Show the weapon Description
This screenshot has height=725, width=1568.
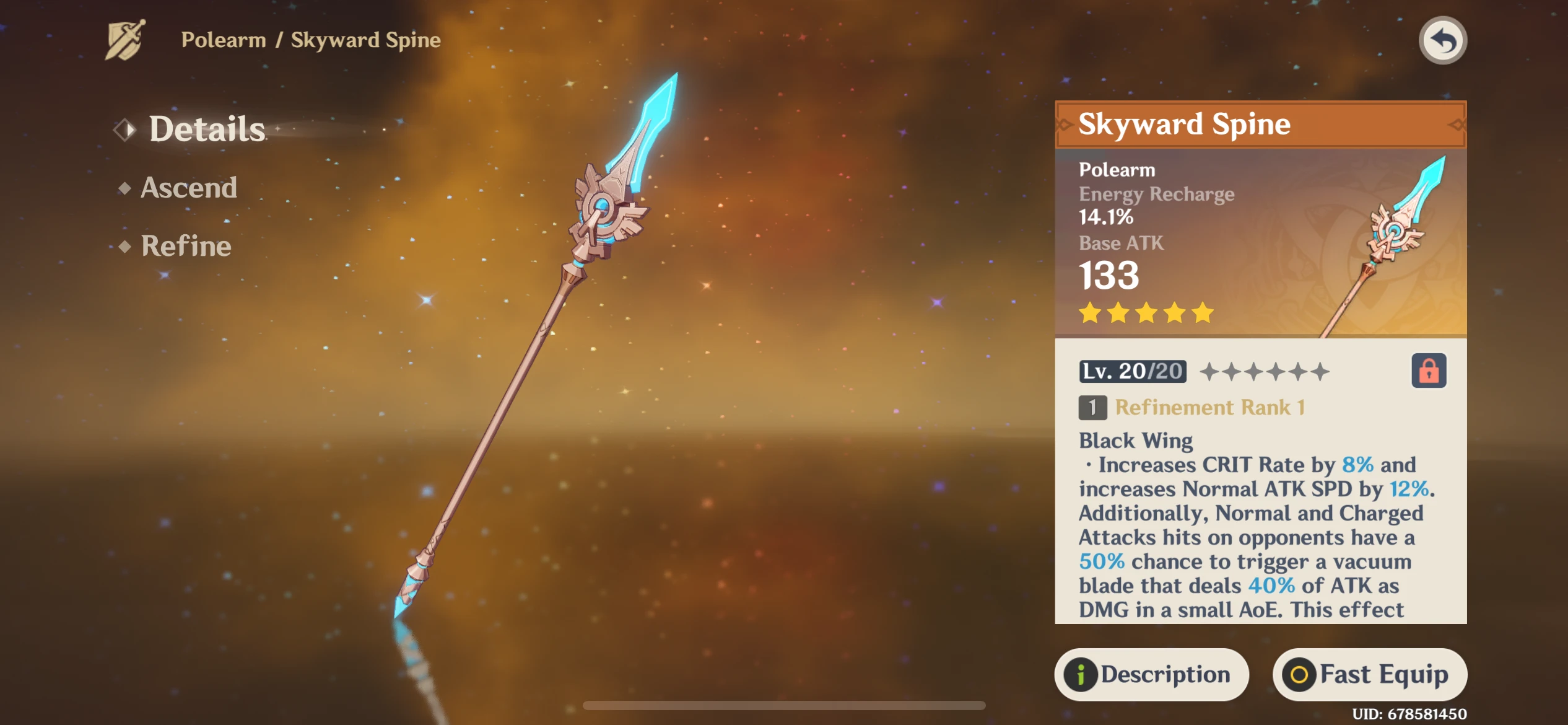[x=1151, y=674]
